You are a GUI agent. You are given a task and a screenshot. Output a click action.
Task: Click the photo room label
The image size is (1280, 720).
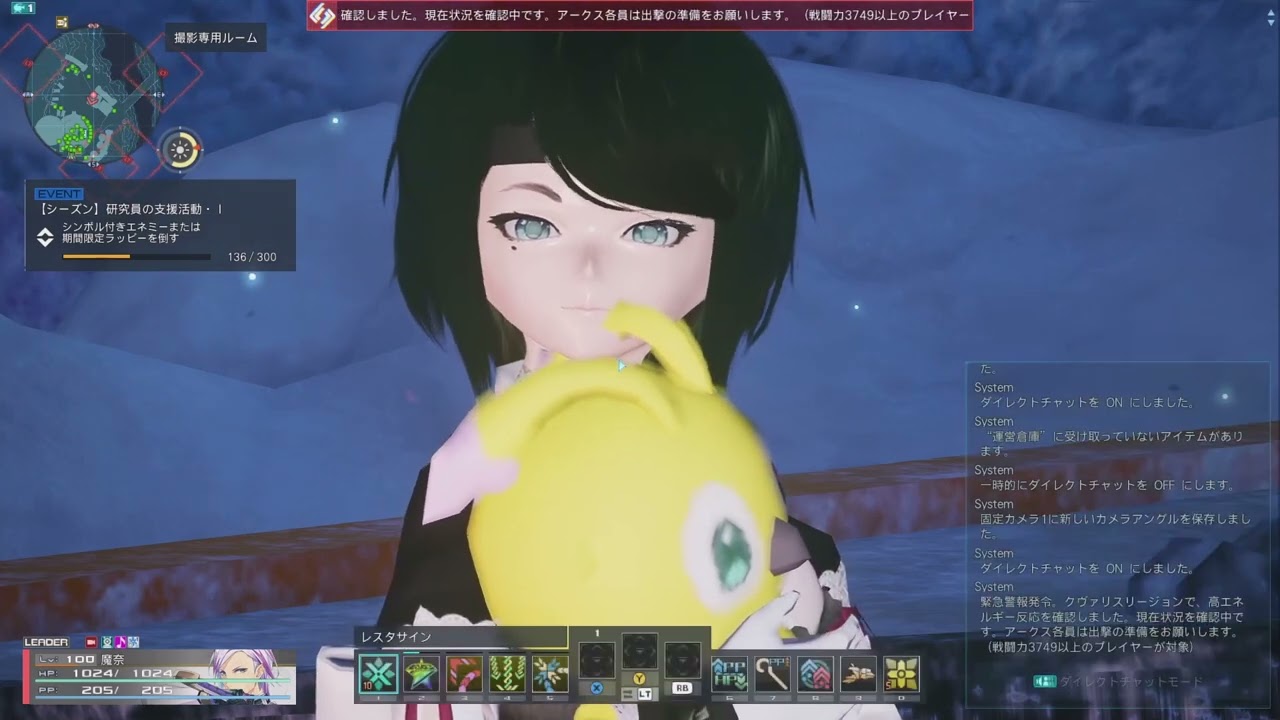tap(215, 38)
